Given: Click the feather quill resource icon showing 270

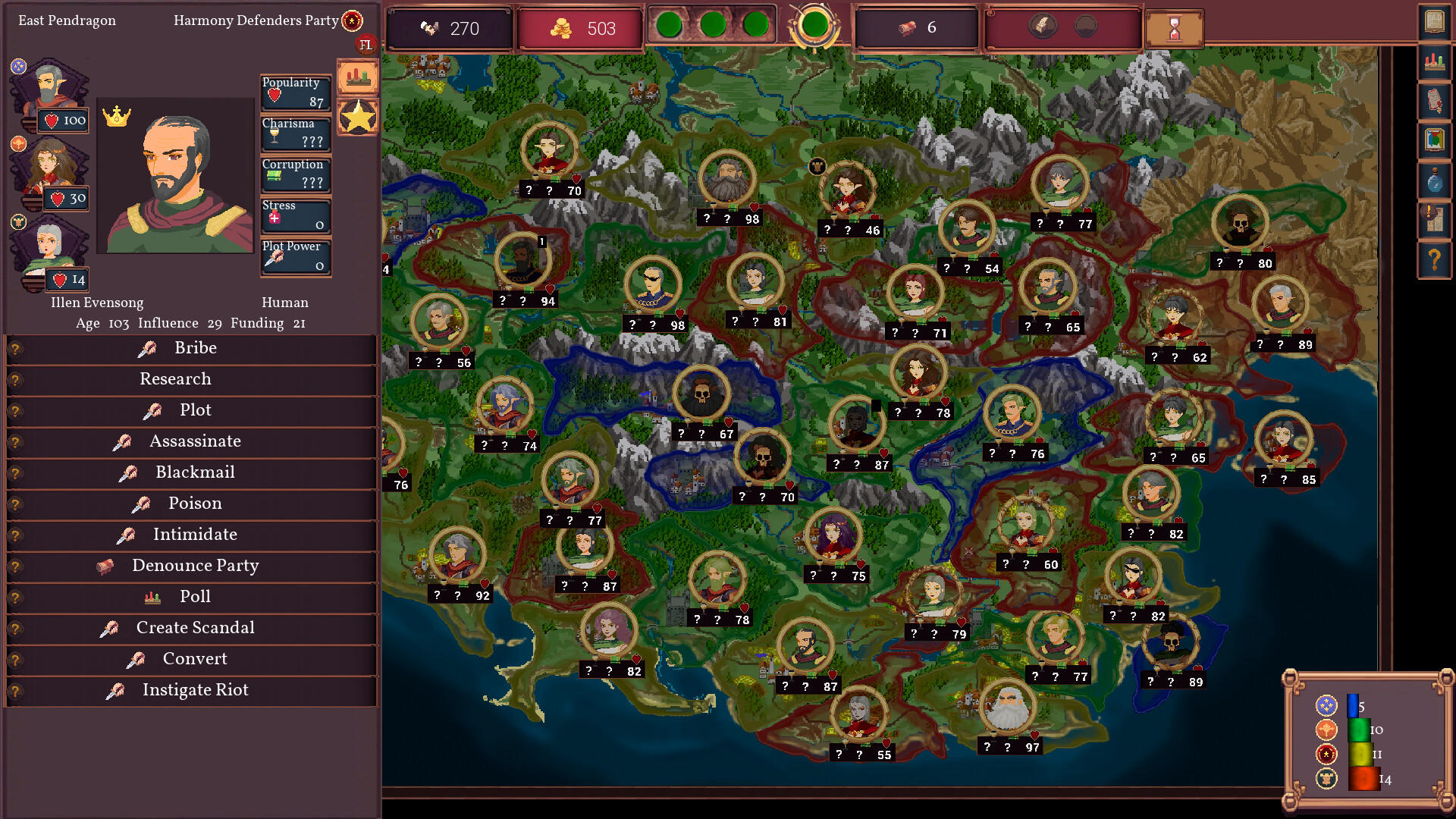Looking at the screenshot, I should coord(427,29).
